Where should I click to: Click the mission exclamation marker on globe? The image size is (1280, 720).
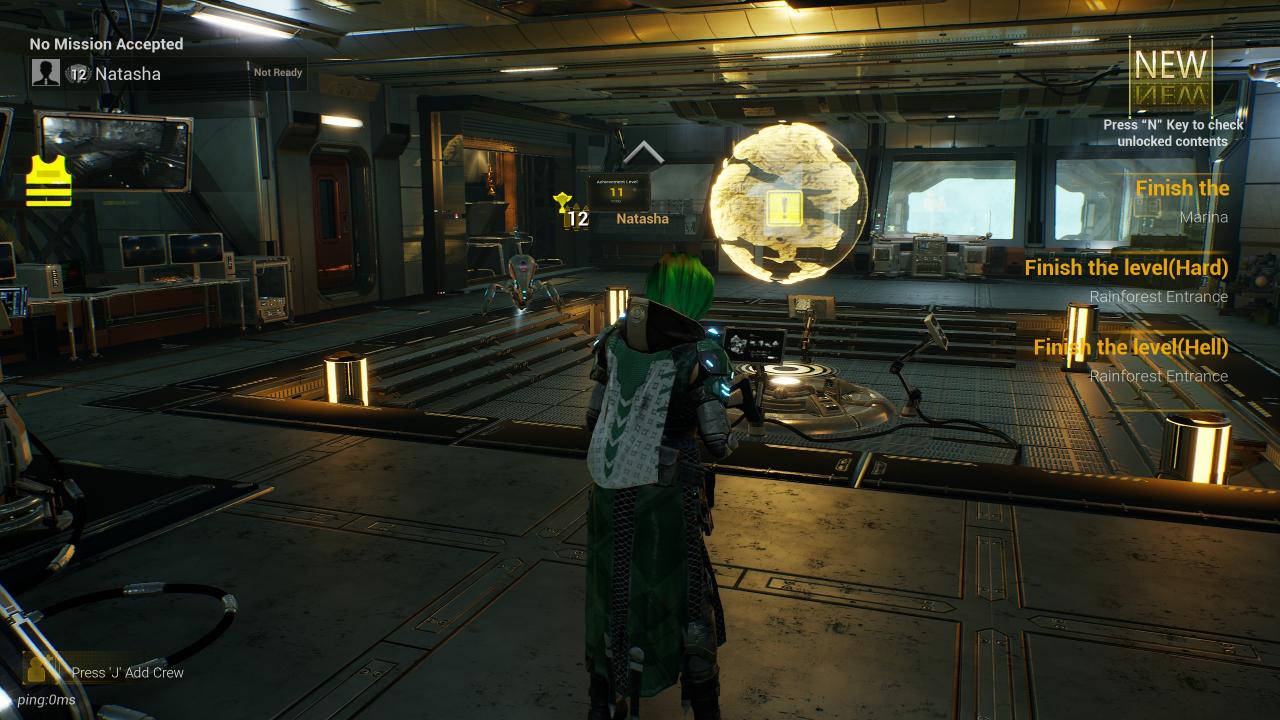point(784,209)
